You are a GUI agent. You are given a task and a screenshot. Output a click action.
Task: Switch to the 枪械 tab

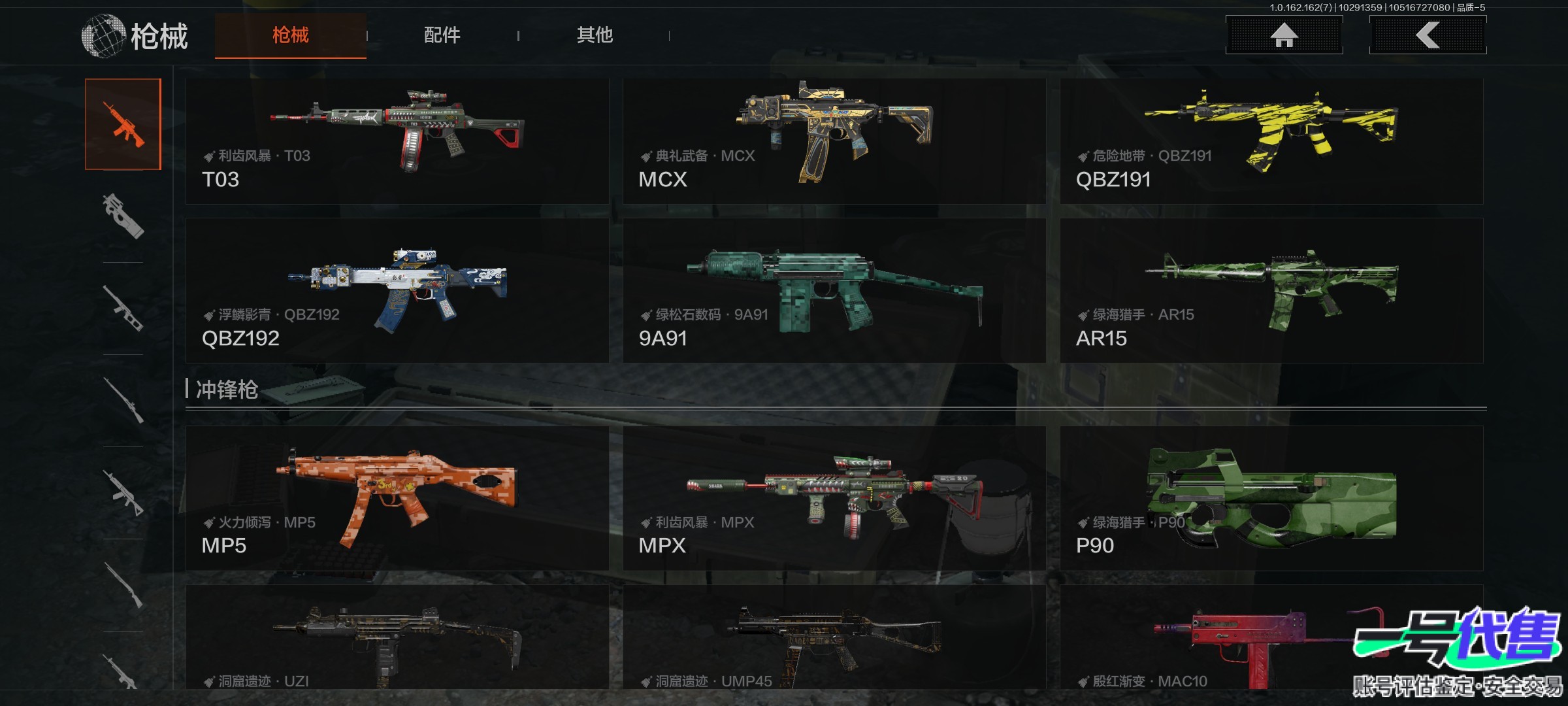[x=291, y=35]
